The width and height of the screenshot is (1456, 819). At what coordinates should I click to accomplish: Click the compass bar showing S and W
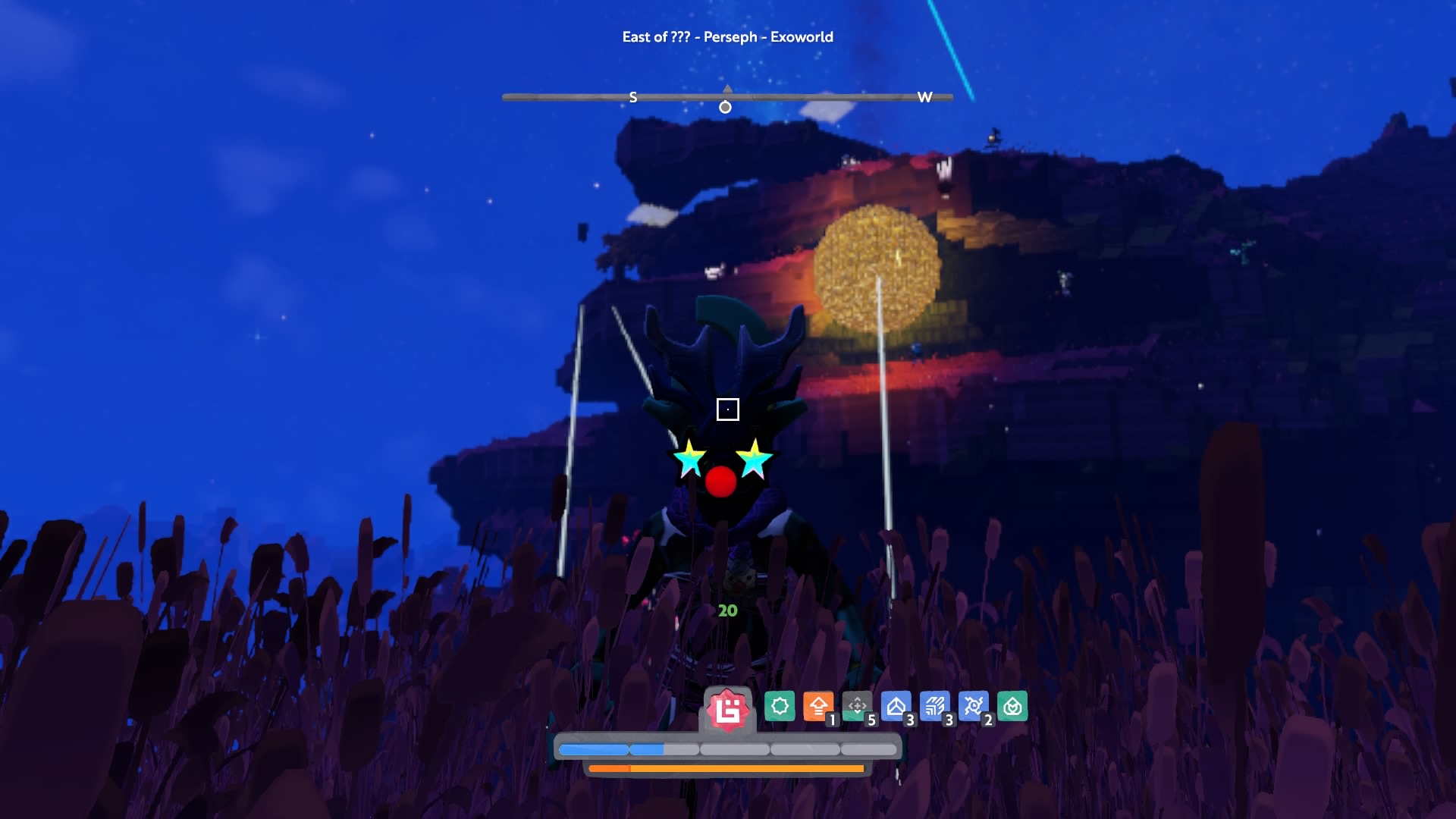coord(727,97)
